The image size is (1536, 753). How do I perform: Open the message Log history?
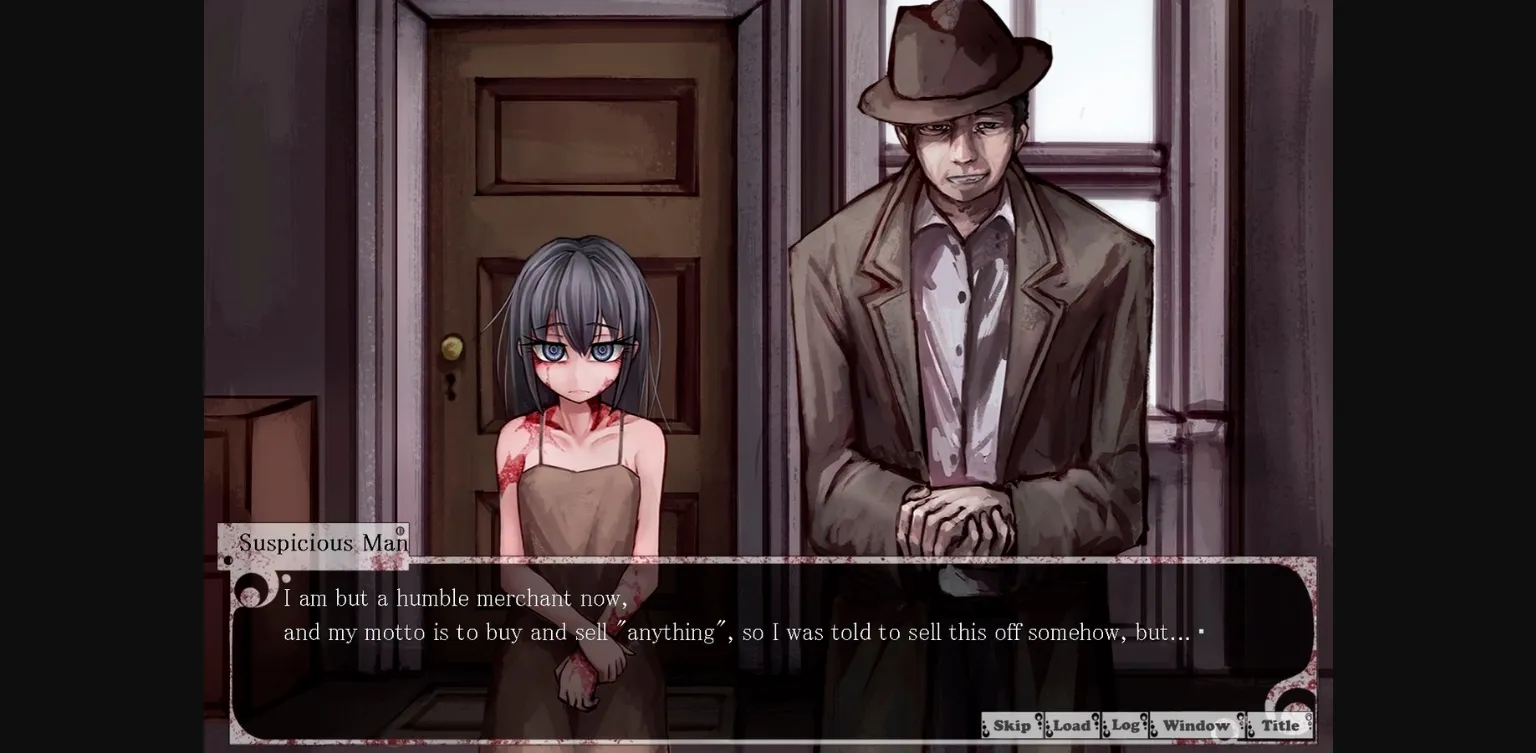pos(1124,725)
